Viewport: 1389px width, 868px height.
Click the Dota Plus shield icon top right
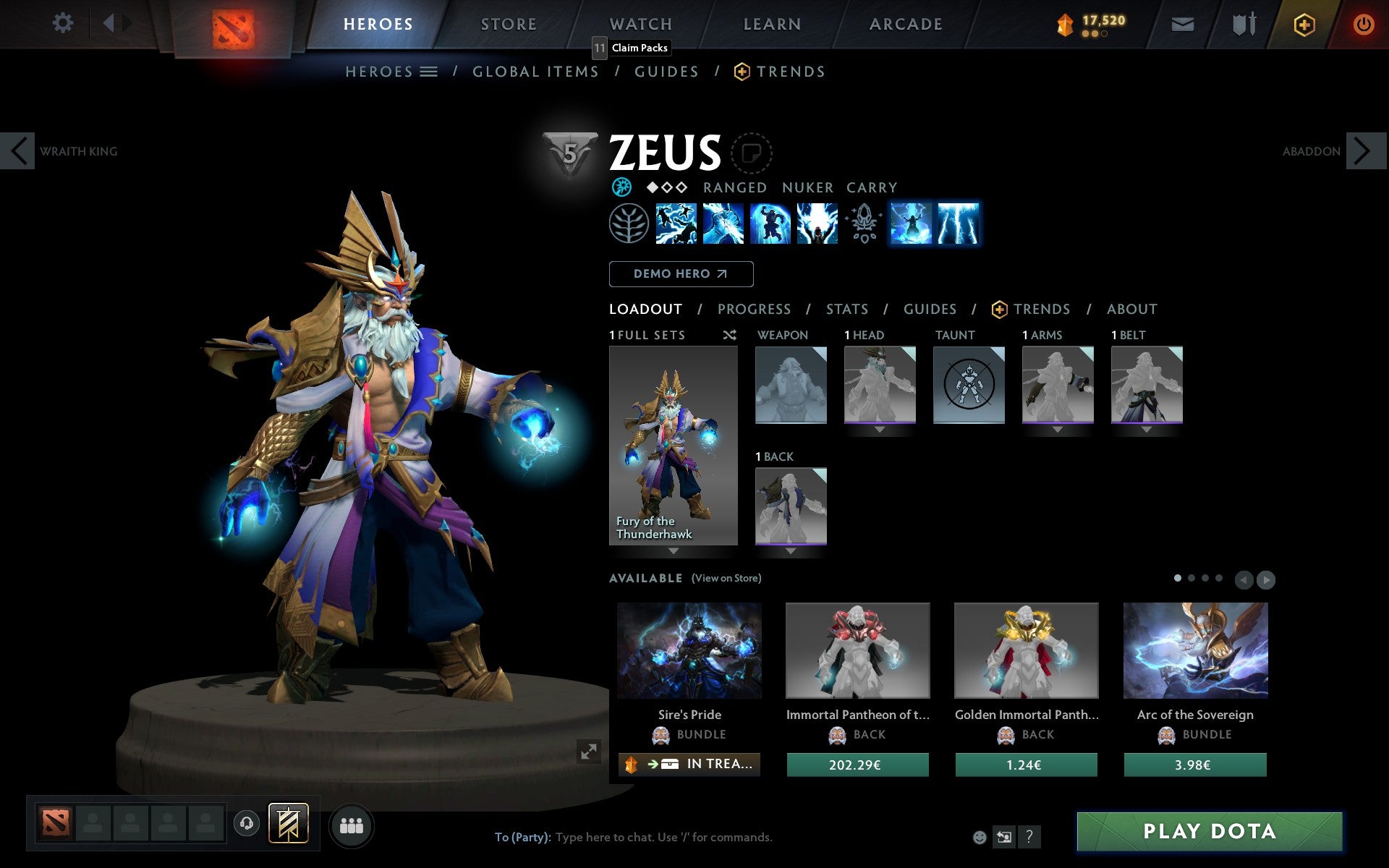click(x=1304, y=24)
